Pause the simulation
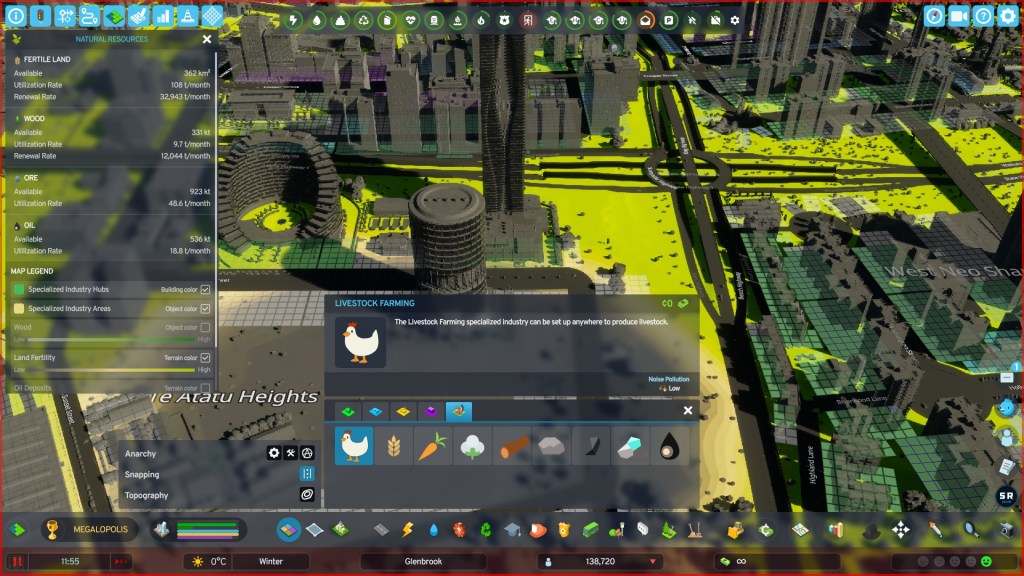Image resolution: width=1024 pixels, height=576 pixels. (17, 562)
